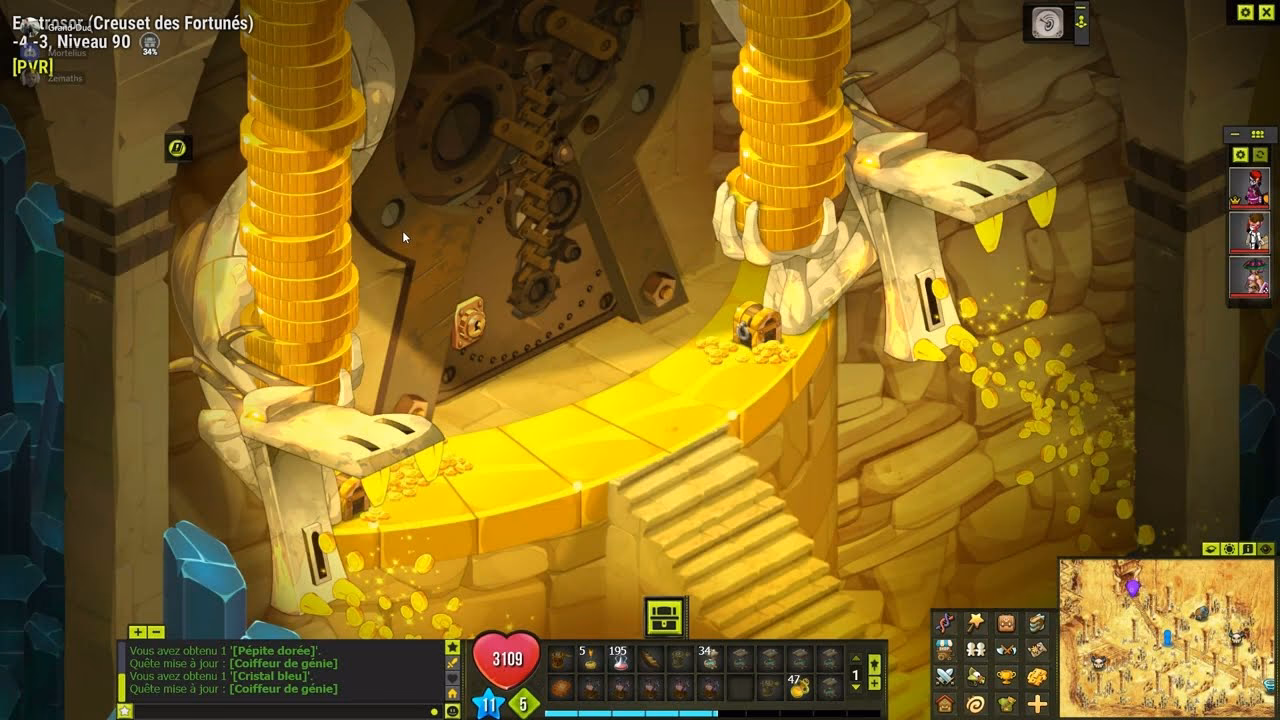
Task: Open the smiley emote button beside chat
Action: click(453, 711)
